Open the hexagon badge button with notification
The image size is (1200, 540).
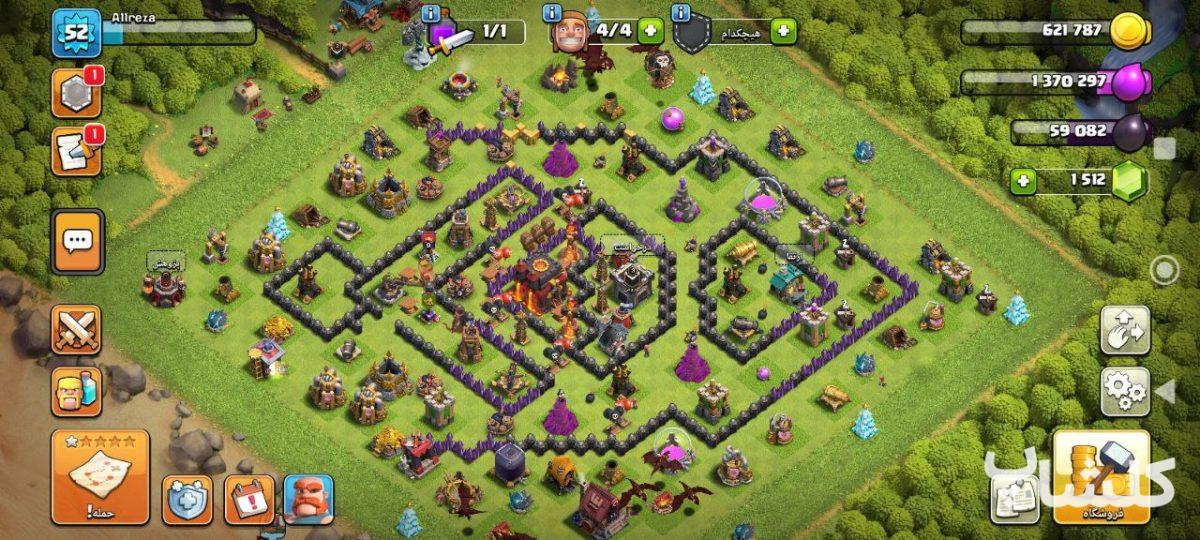coord(76,94)
